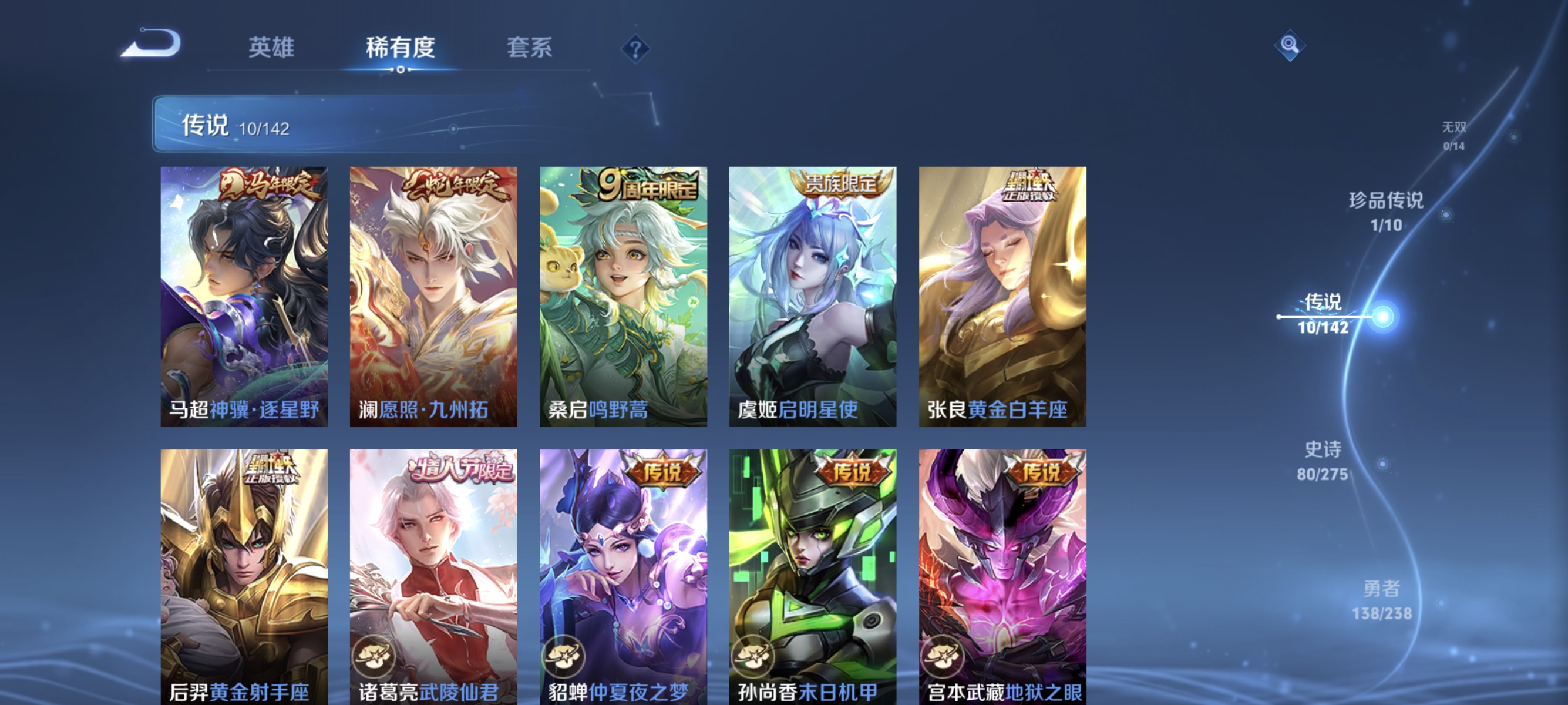Click the question mark help icon

(634, 49)
